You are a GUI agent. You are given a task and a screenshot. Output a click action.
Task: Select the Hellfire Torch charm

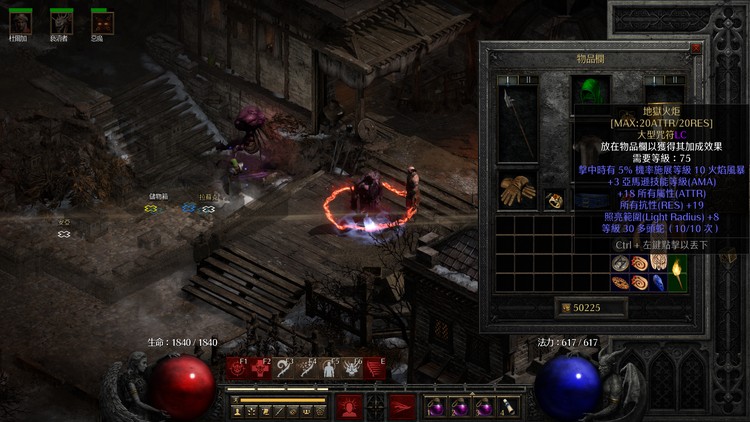pos(677,268)
